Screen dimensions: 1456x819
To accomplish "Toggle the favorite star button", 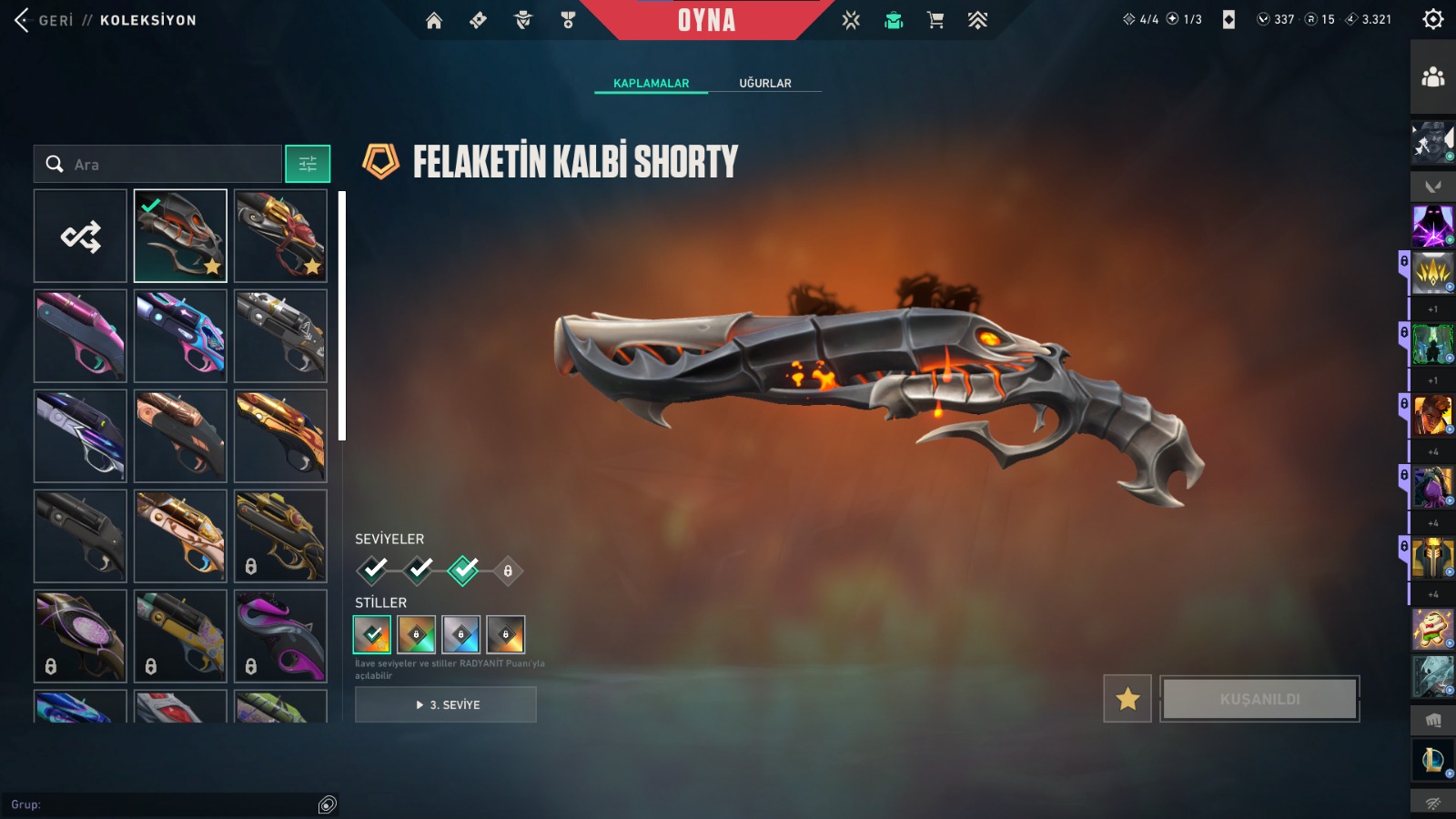I will coord(1127,699).
